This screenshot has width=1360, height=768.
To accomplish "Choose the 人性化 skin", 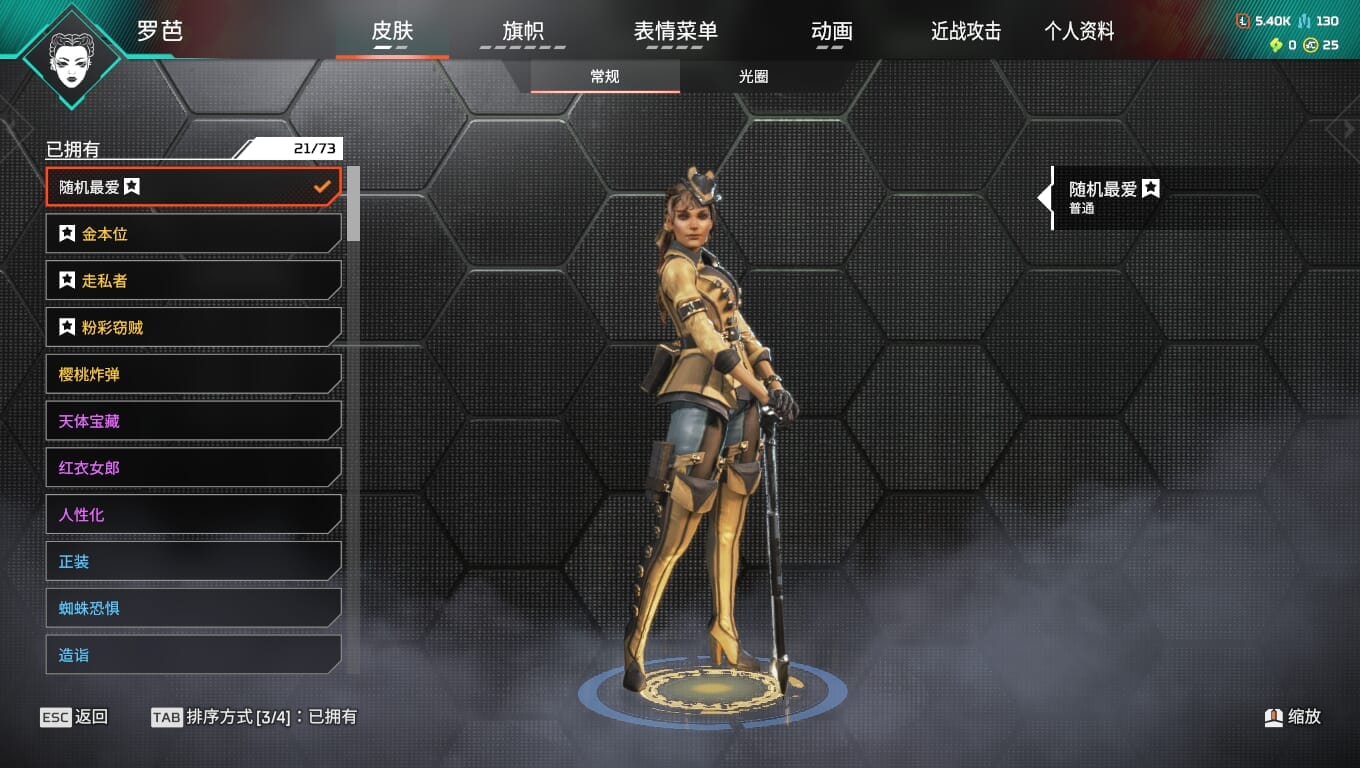I will (x=193, y=515).
